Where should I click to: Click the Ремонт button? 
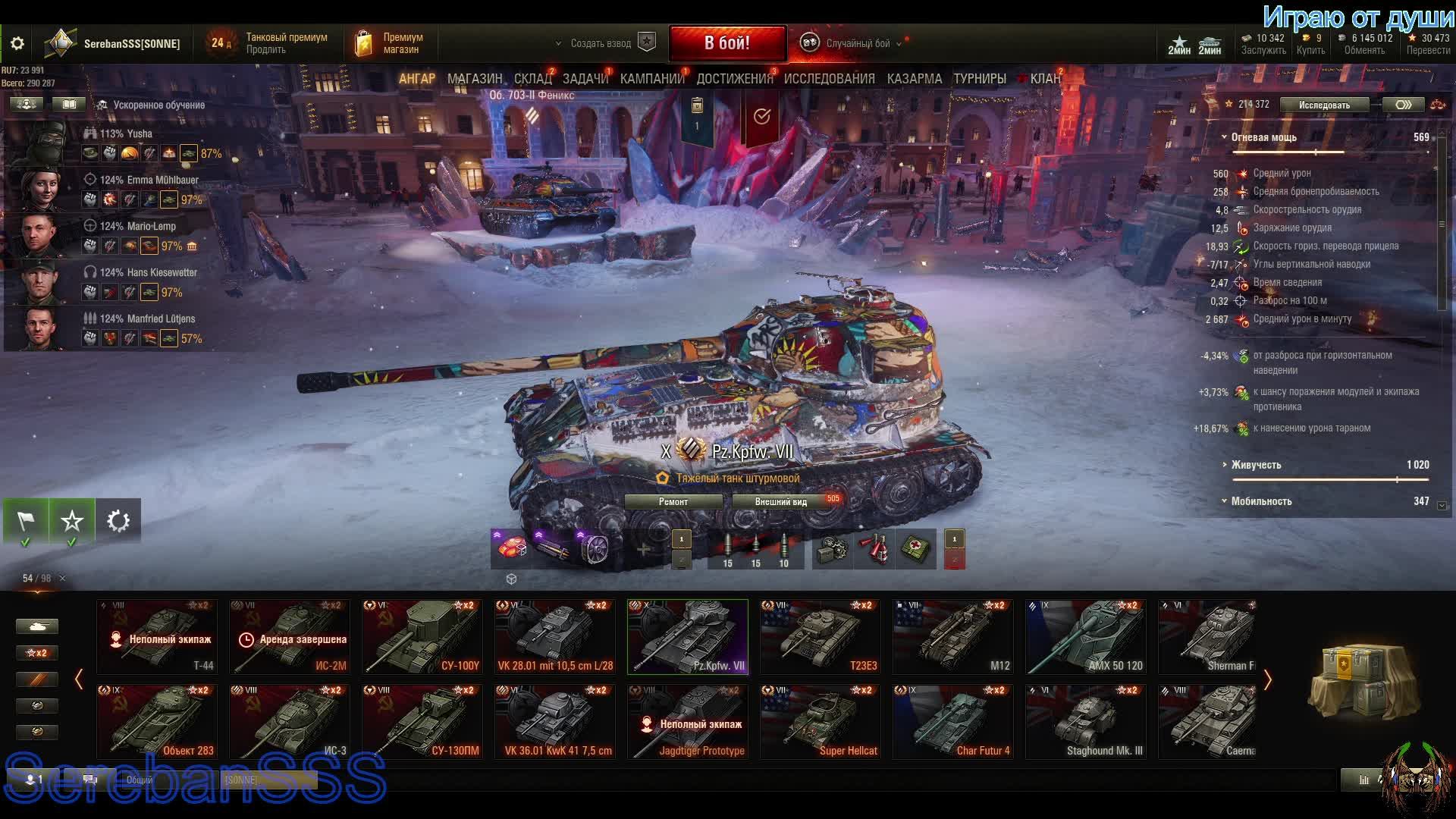pyautogui.click(x=673, y=502)
